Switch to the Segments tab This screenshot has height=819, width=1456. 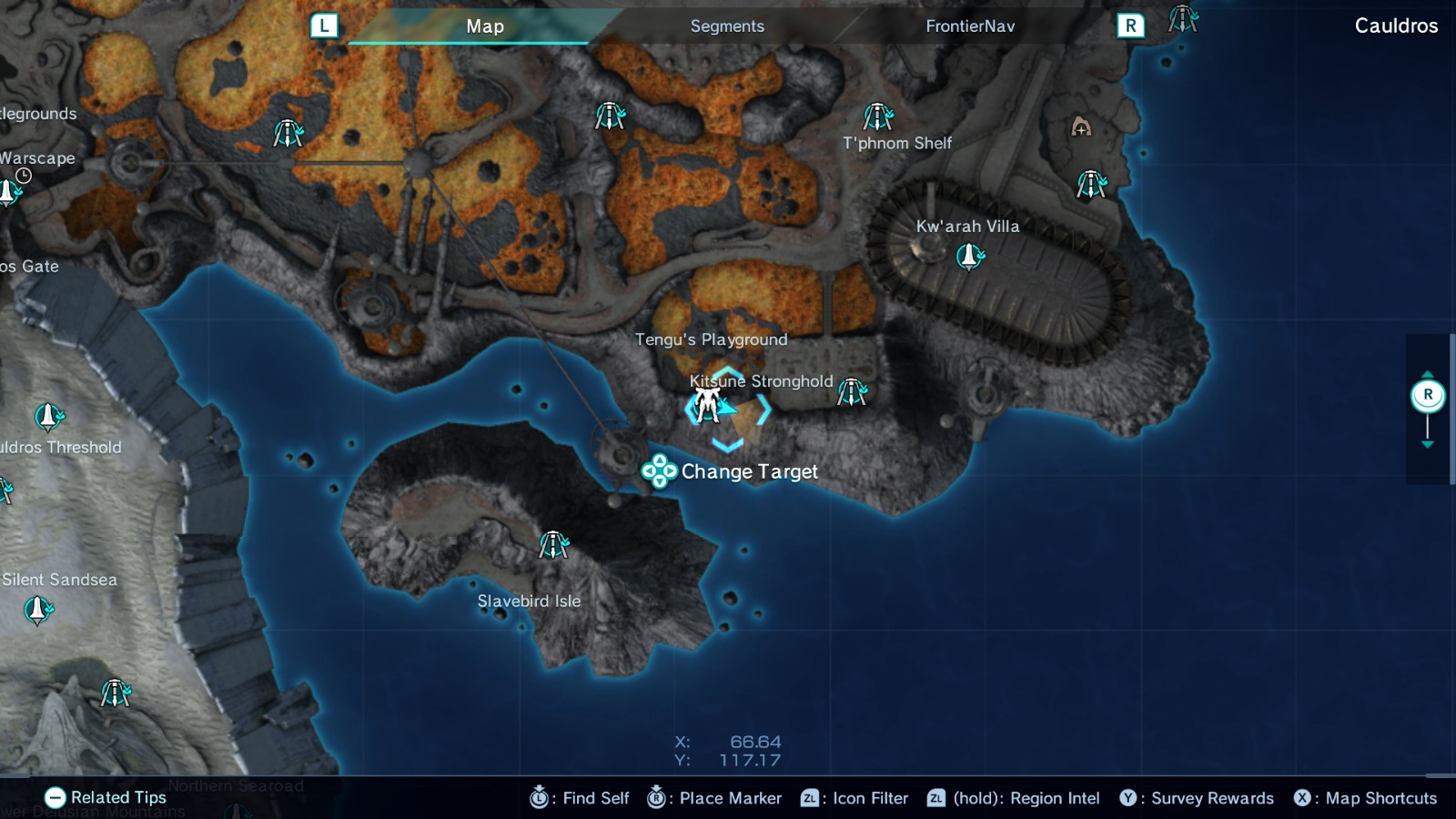click(x=726, y=26)
